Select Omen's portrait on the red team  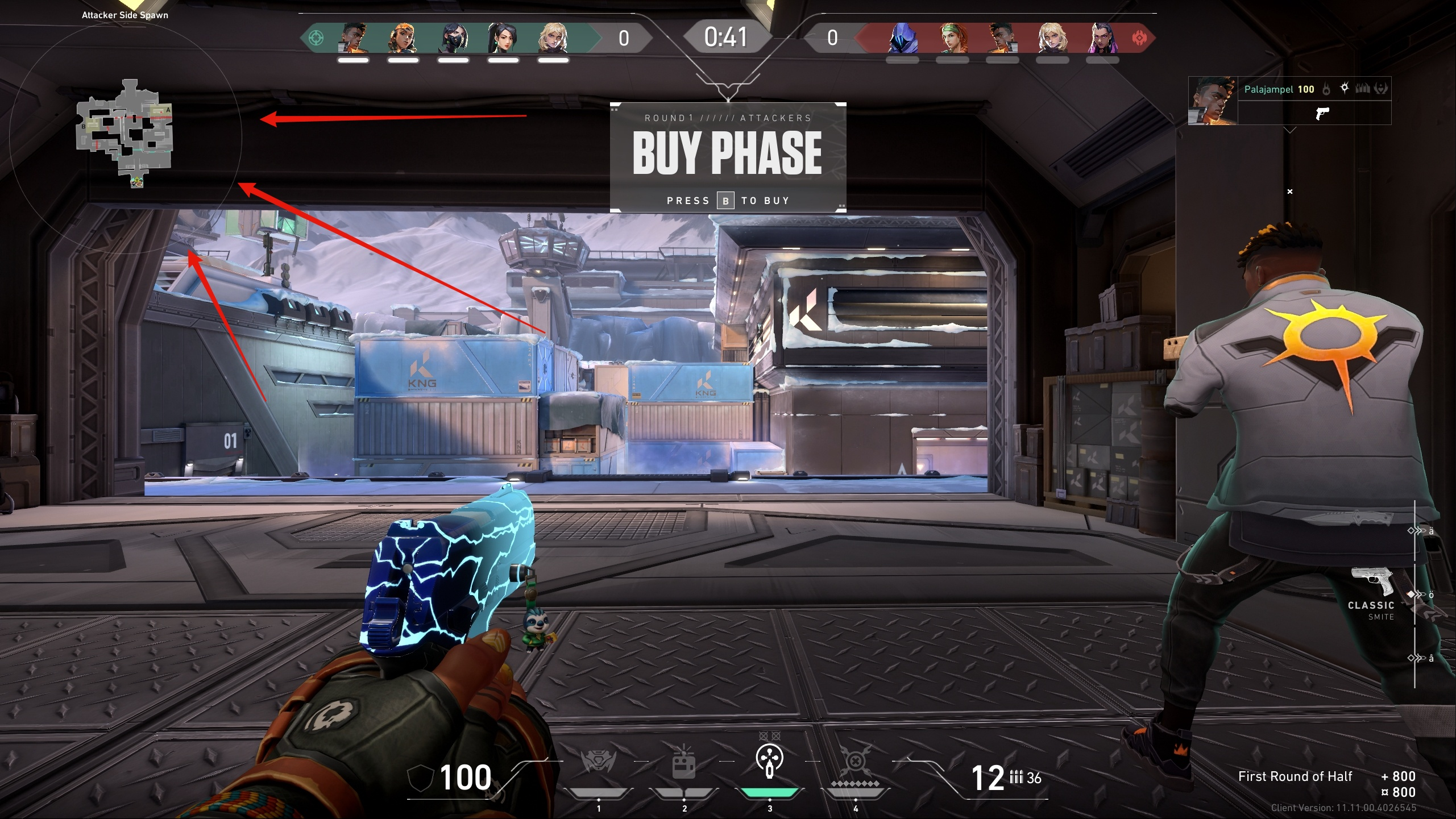tap(902, 38)
